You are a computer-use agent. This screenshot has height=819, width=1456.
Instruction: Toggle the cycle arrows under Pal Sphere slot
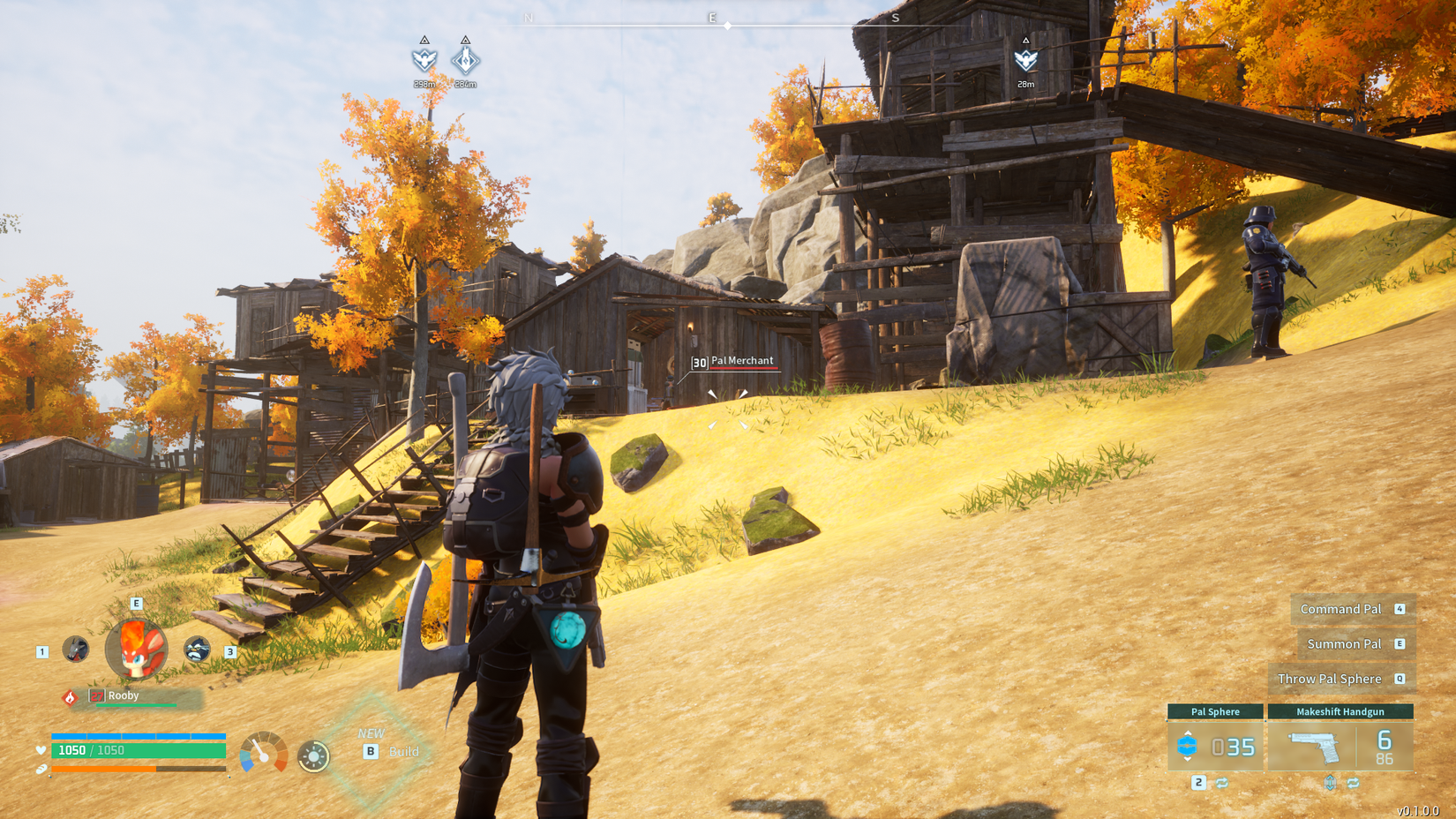[x=1222, y=783]
